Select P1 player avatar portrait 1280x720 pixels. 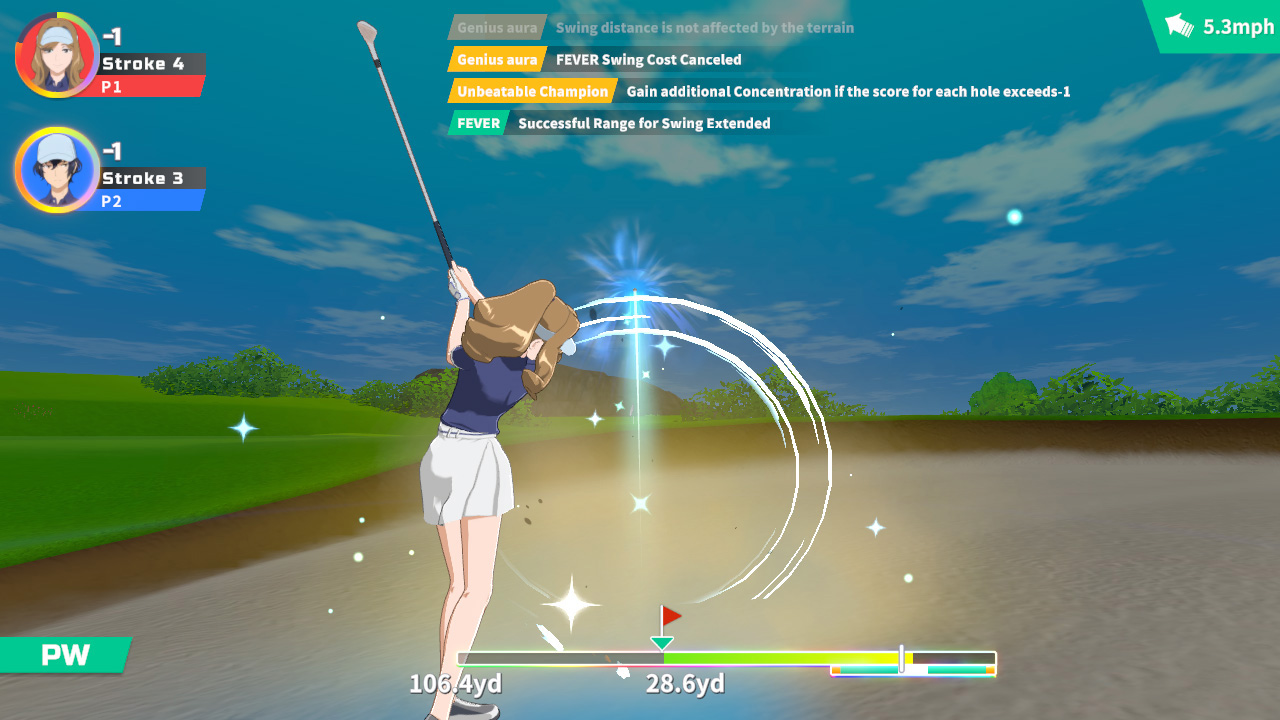pos(57,55)
